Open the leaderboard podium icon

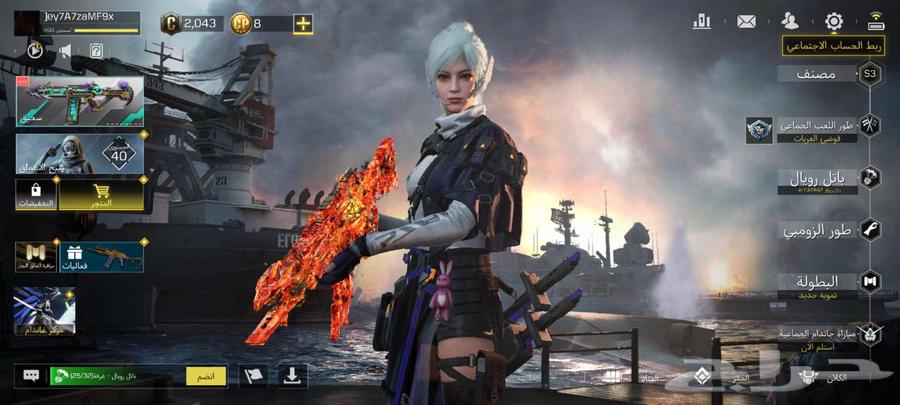pos(701,20)
